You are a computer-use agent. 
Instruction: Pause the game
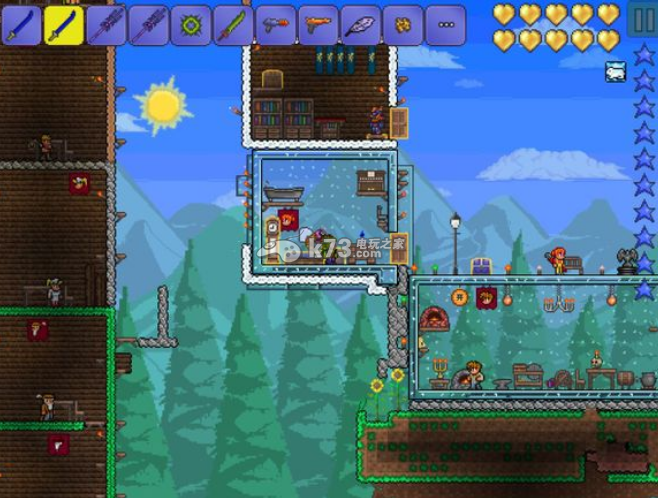tap(642, 21)
